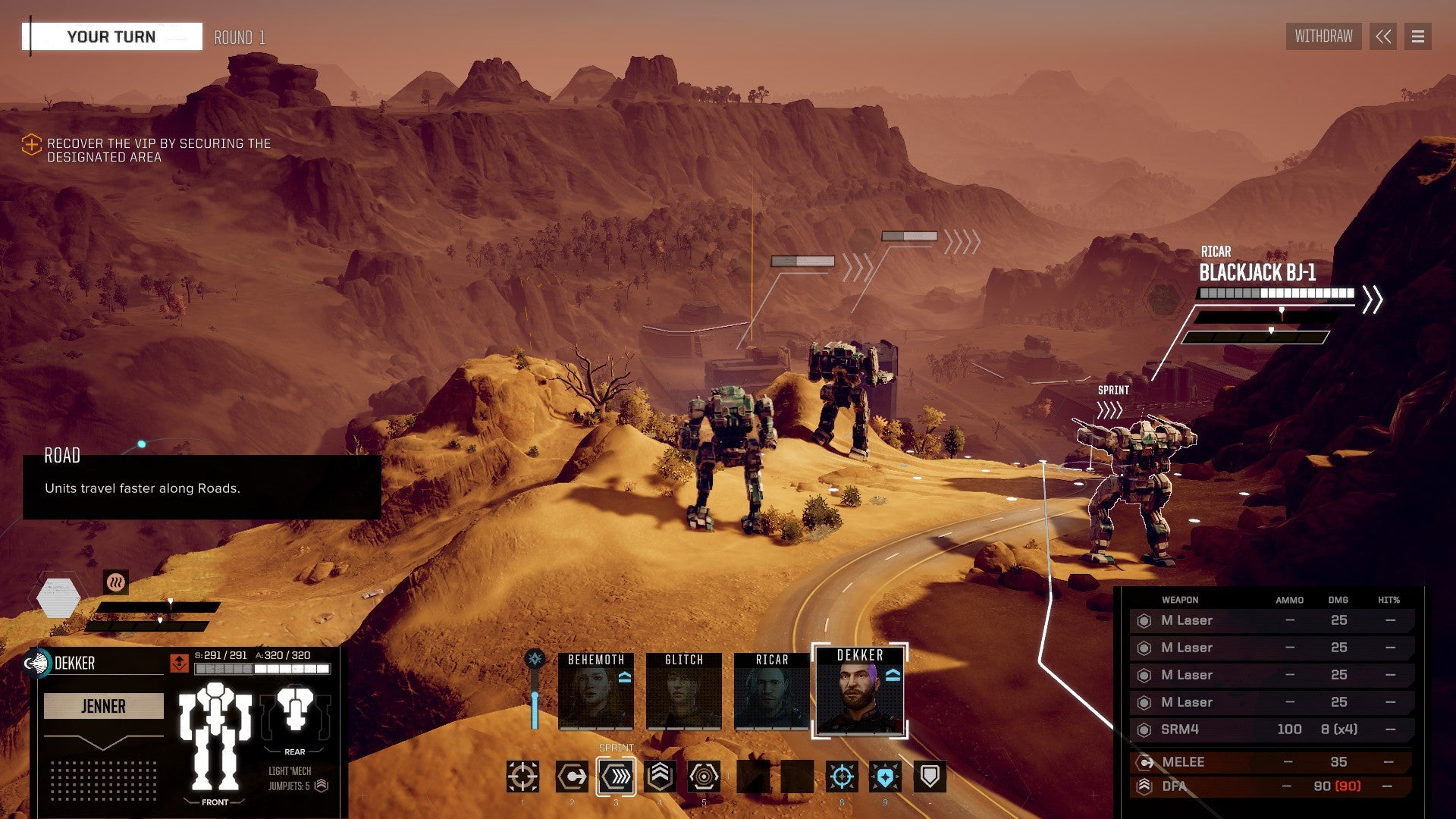The image size is (1456, 819).
Task: Activate the Vigilance ability icon (slot 9)
Action: click(887, 777)
